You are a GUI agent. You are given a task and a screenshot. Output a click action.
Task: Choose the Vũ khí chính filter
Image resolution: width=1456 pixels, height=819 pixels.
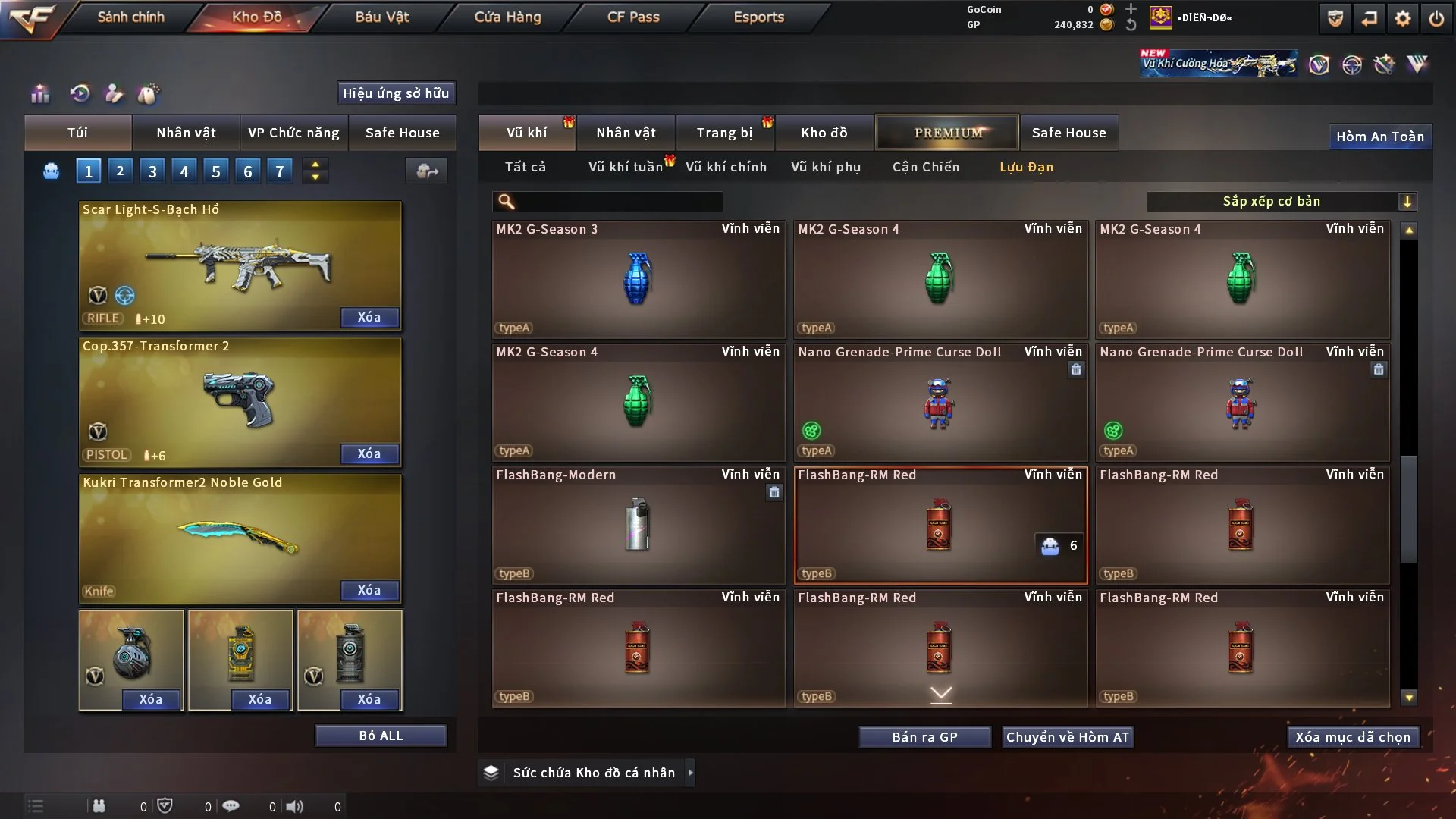726,167
